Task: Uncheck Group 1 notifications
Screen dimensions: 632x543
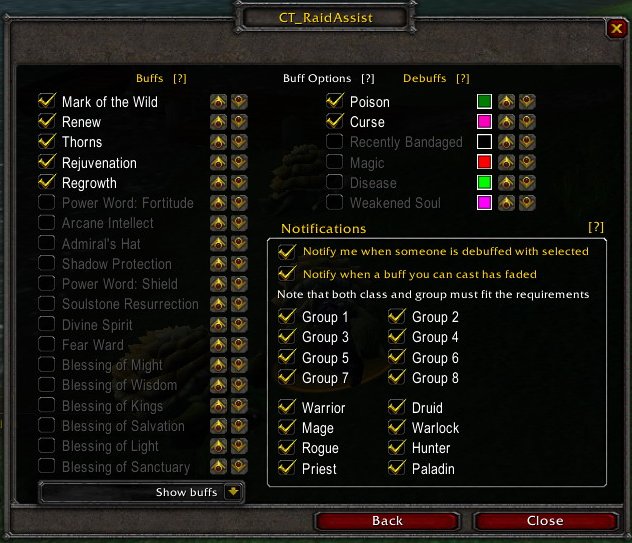Action: click(x=288, y=317)
